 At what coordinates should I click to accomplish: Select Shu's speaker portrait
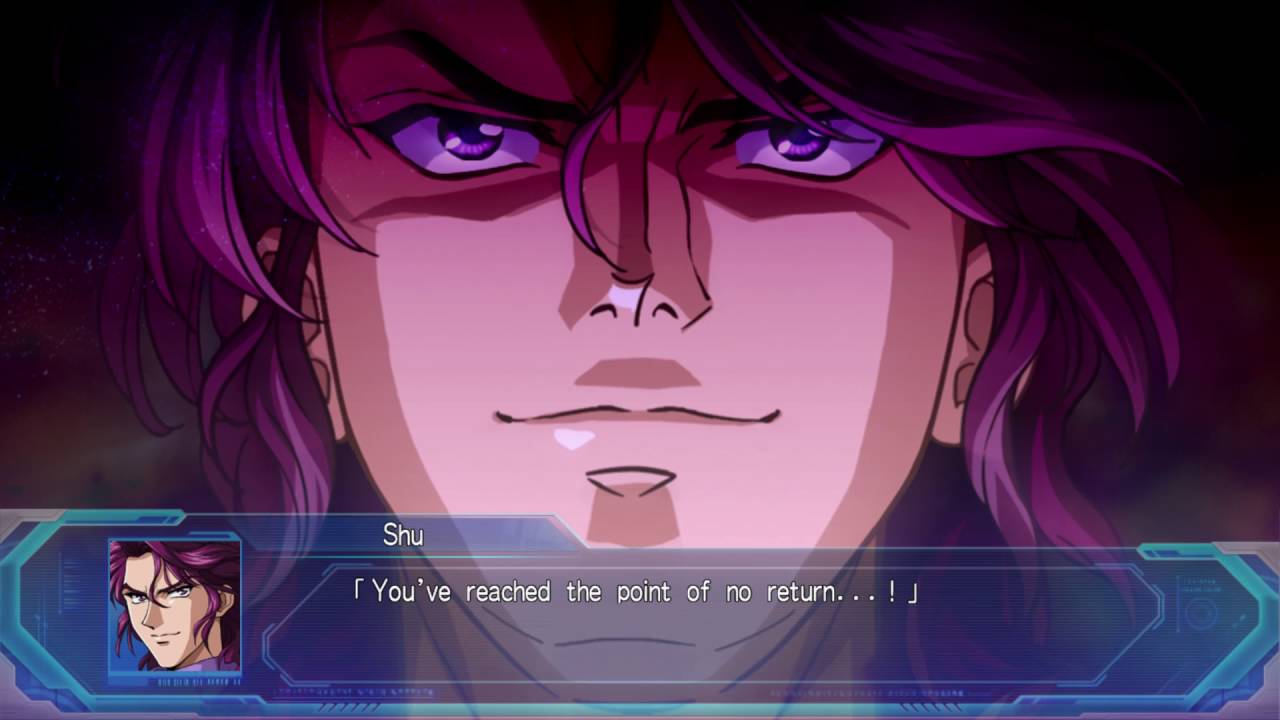coord(175,607)
